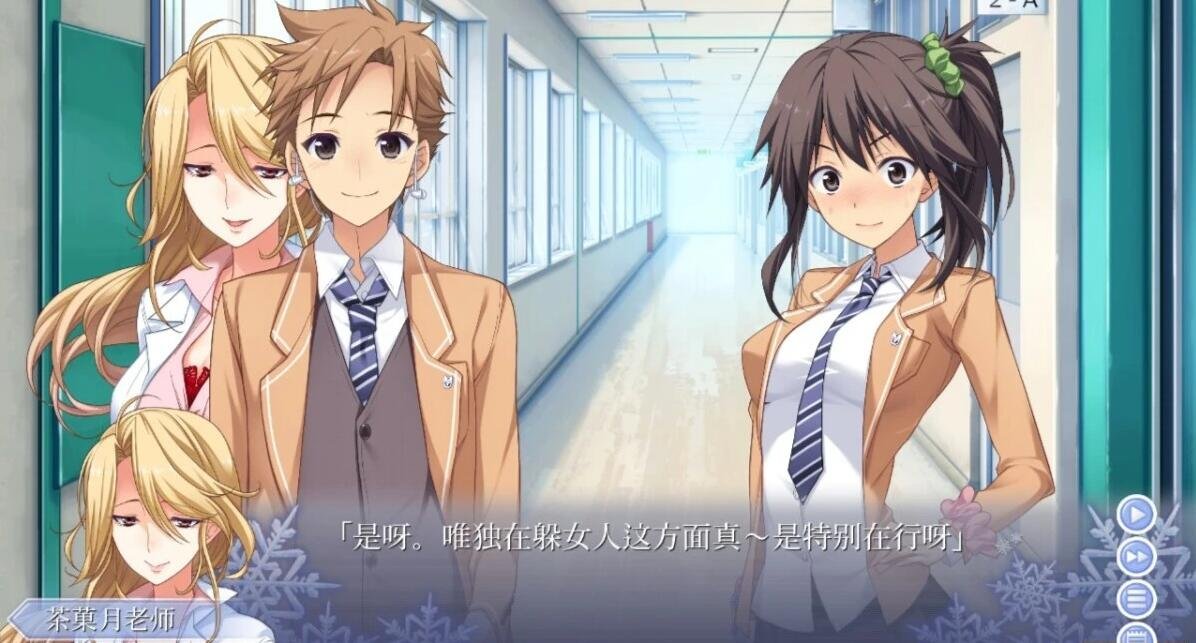Open the menu with the three-lines button
Viewport: 1196px width, 643px height.
(x=1137, y=599)
